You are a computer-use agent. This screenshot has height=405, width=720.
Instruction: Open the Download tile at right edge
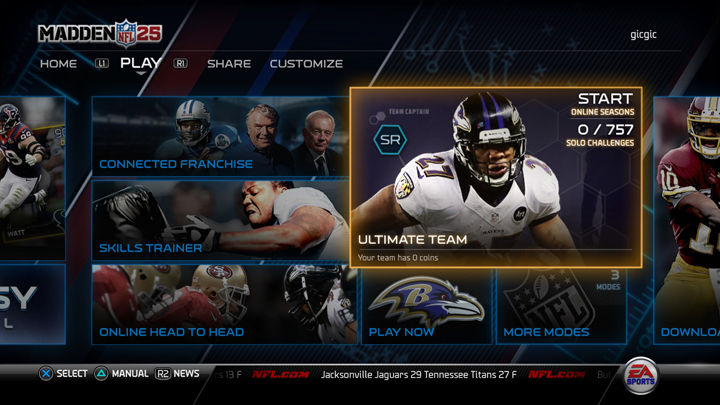688,304
